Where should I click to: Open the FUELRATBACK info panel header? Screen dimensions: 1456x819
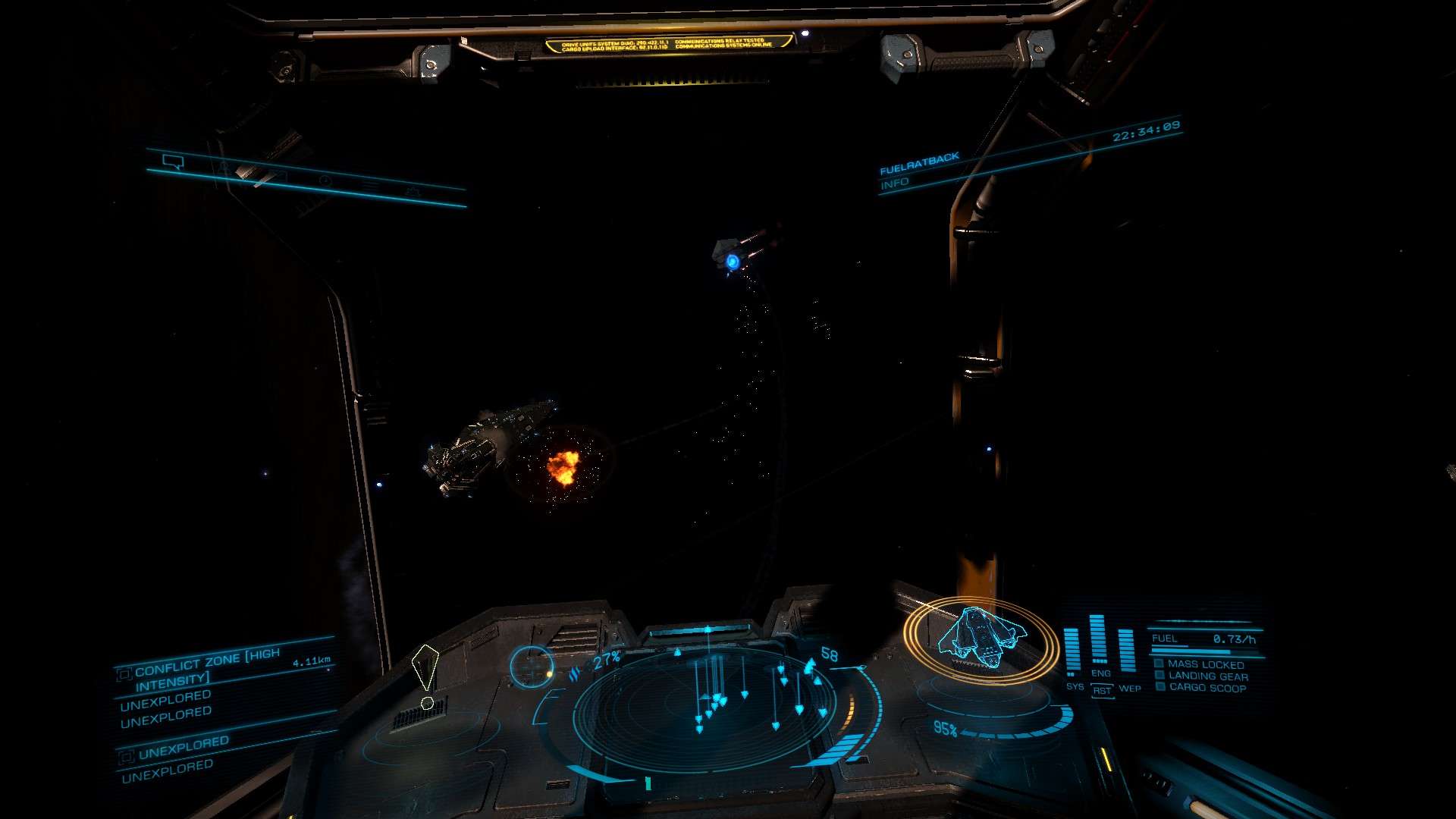click(919, 164)
